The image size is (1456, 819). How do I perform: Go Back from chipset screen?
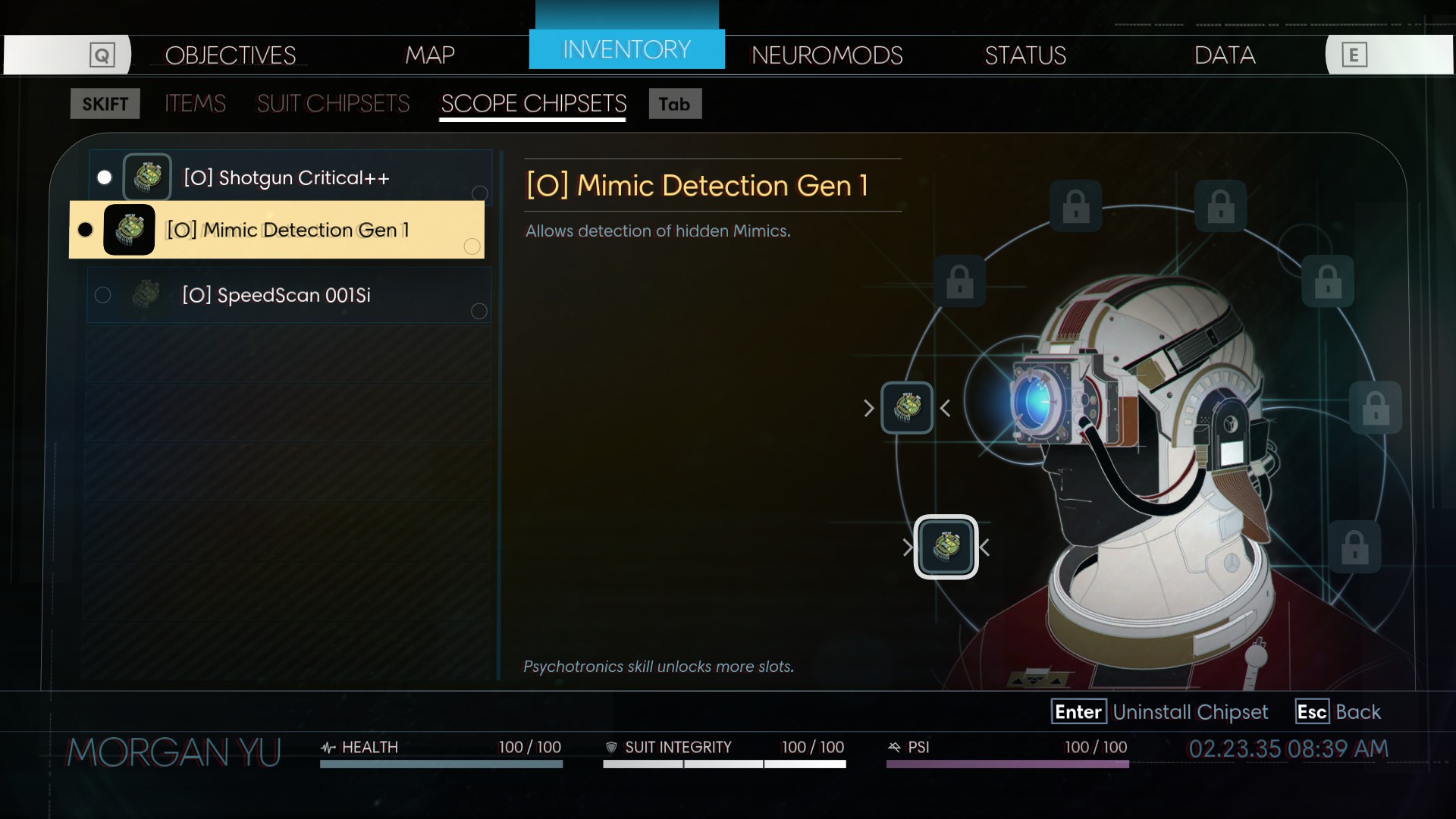[1339, 712]
